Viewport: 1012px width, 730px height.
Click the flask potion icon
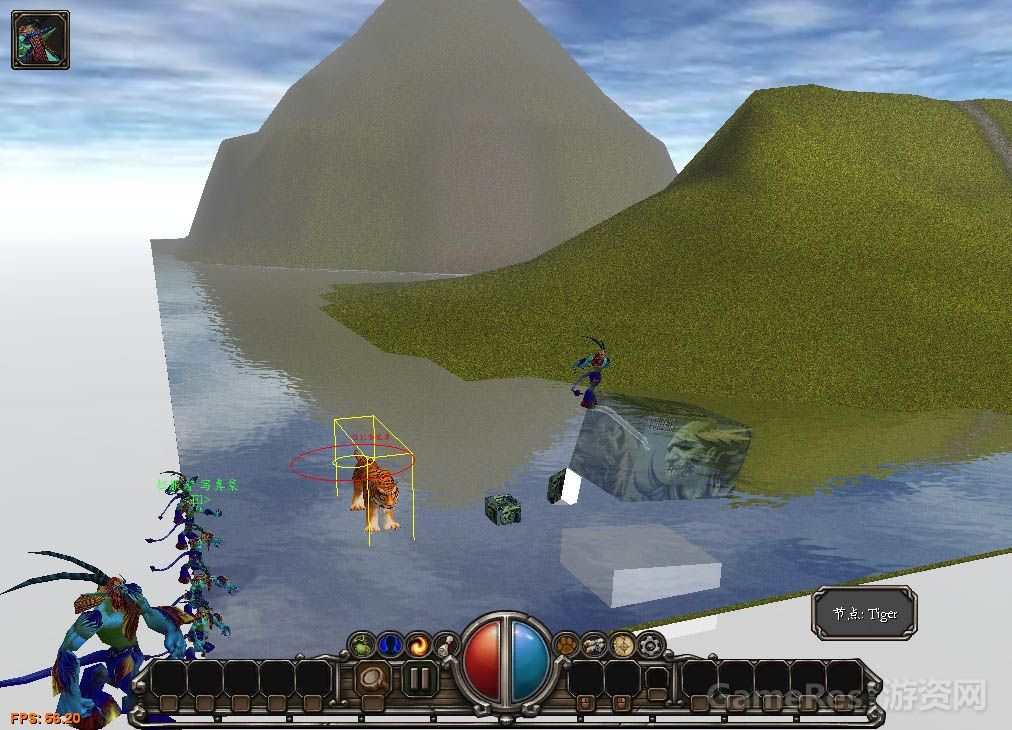(446, 645)
